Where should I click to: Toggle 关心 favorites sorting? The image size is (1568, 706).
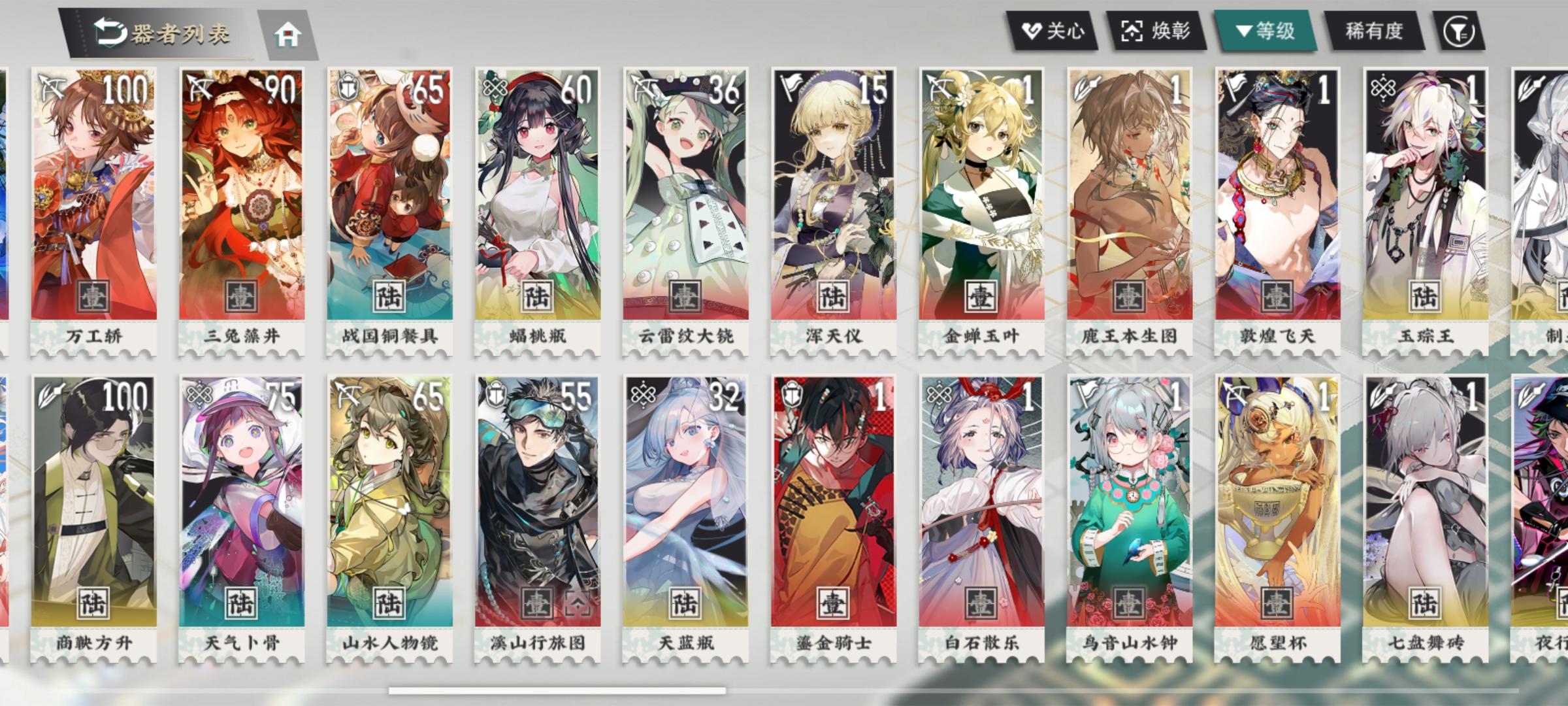coord(1055,29)
